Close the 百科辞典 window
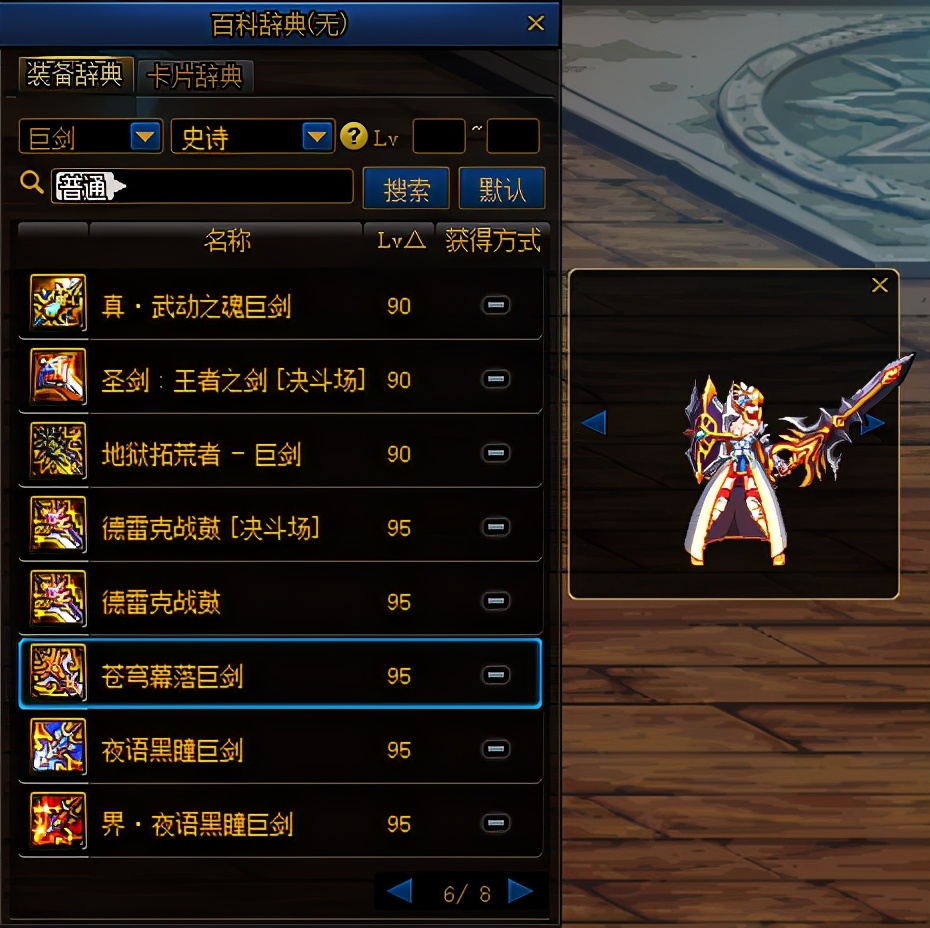The height and width of the screenshot is (928, 930). tap(536, 23)
